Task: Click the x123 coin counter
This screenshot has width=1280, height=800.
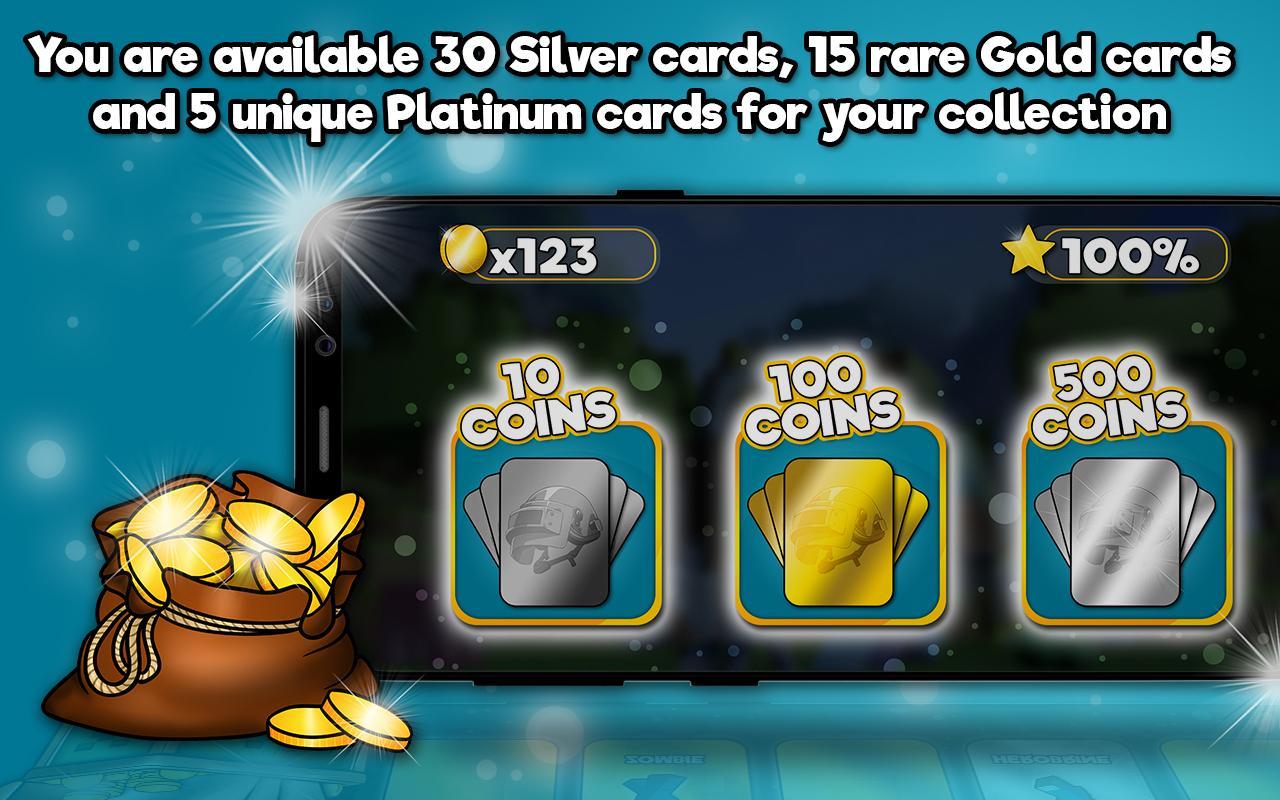Action: (x=545, y=250)
